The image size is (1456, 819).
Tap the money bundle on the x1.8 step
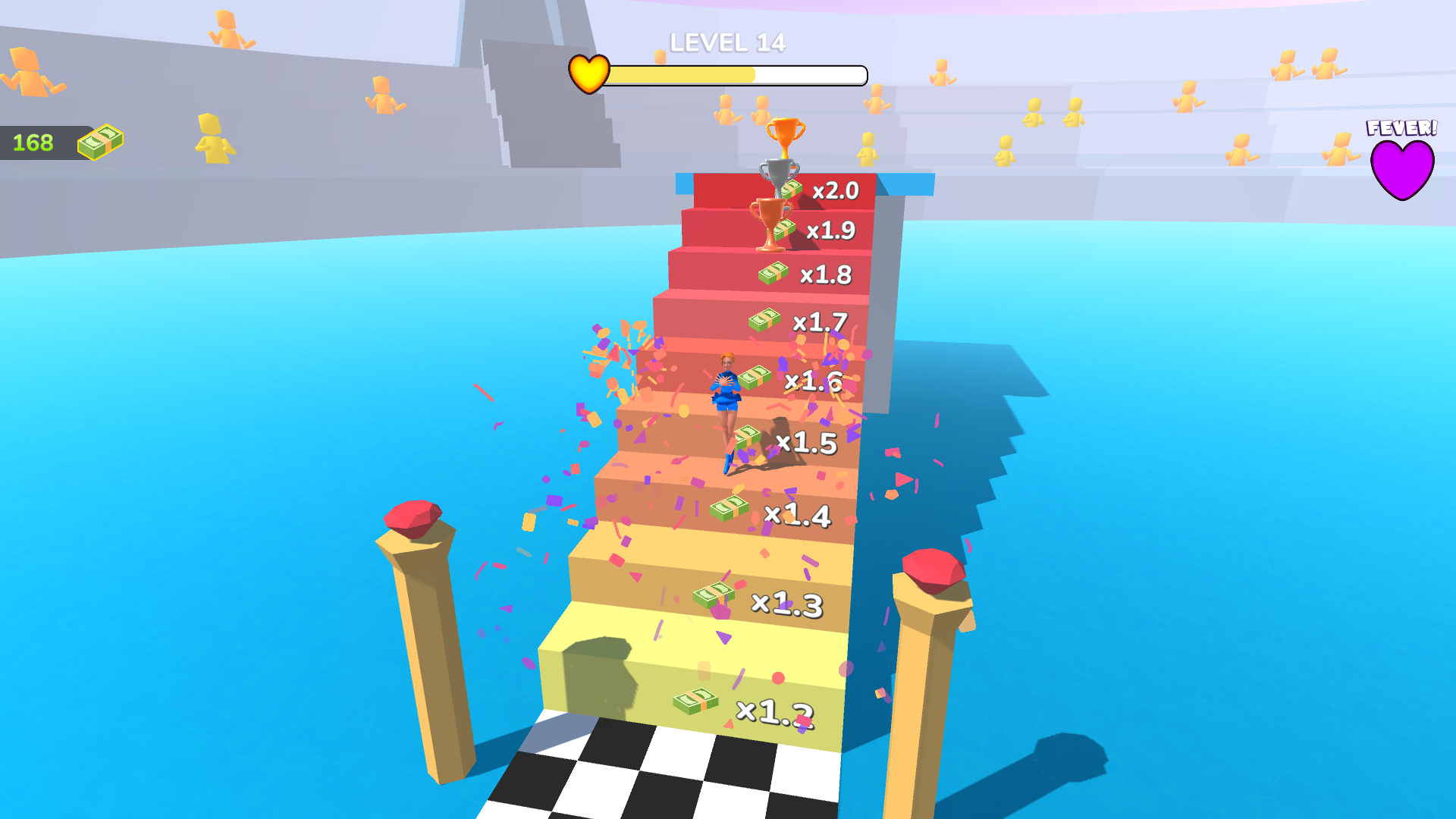[x=772, y=273]
